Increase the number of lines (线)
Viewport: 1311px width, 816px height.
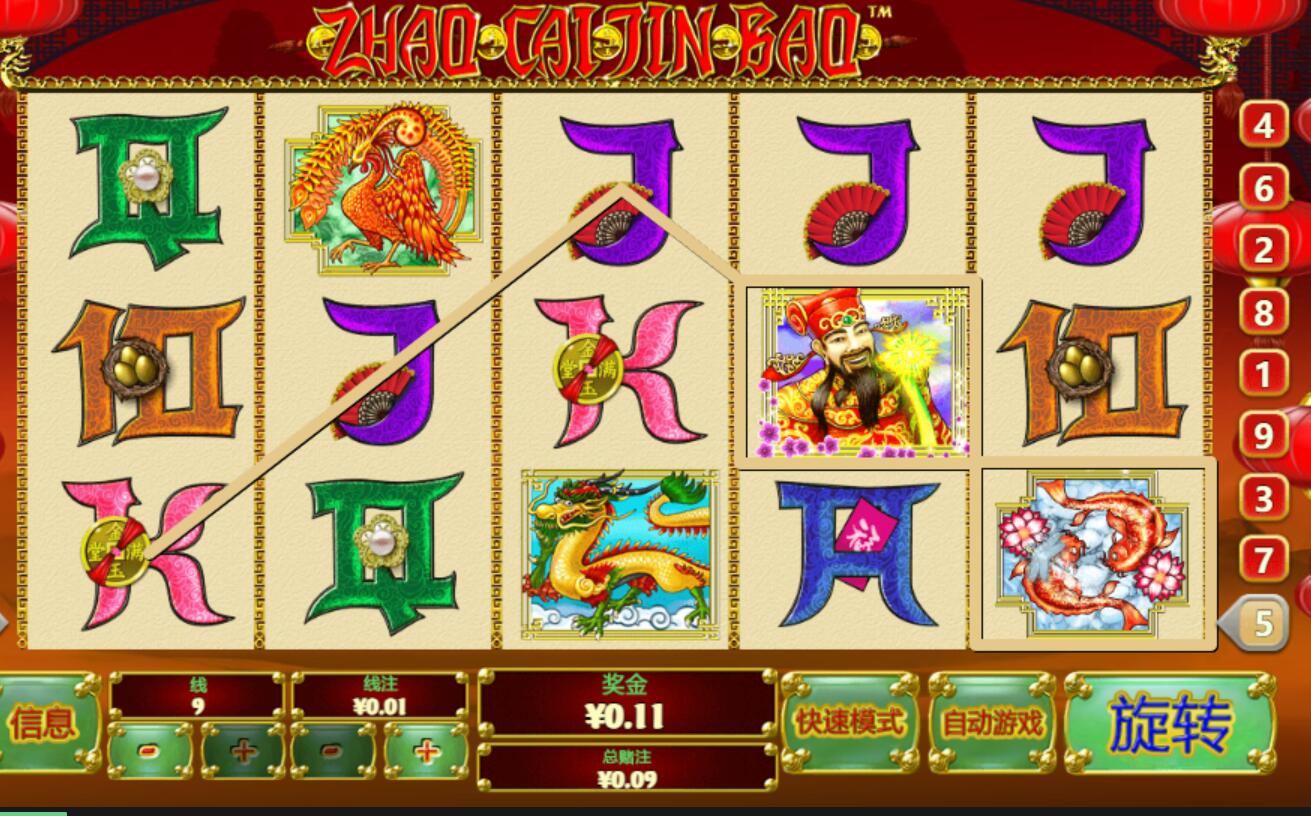(243, 750)
